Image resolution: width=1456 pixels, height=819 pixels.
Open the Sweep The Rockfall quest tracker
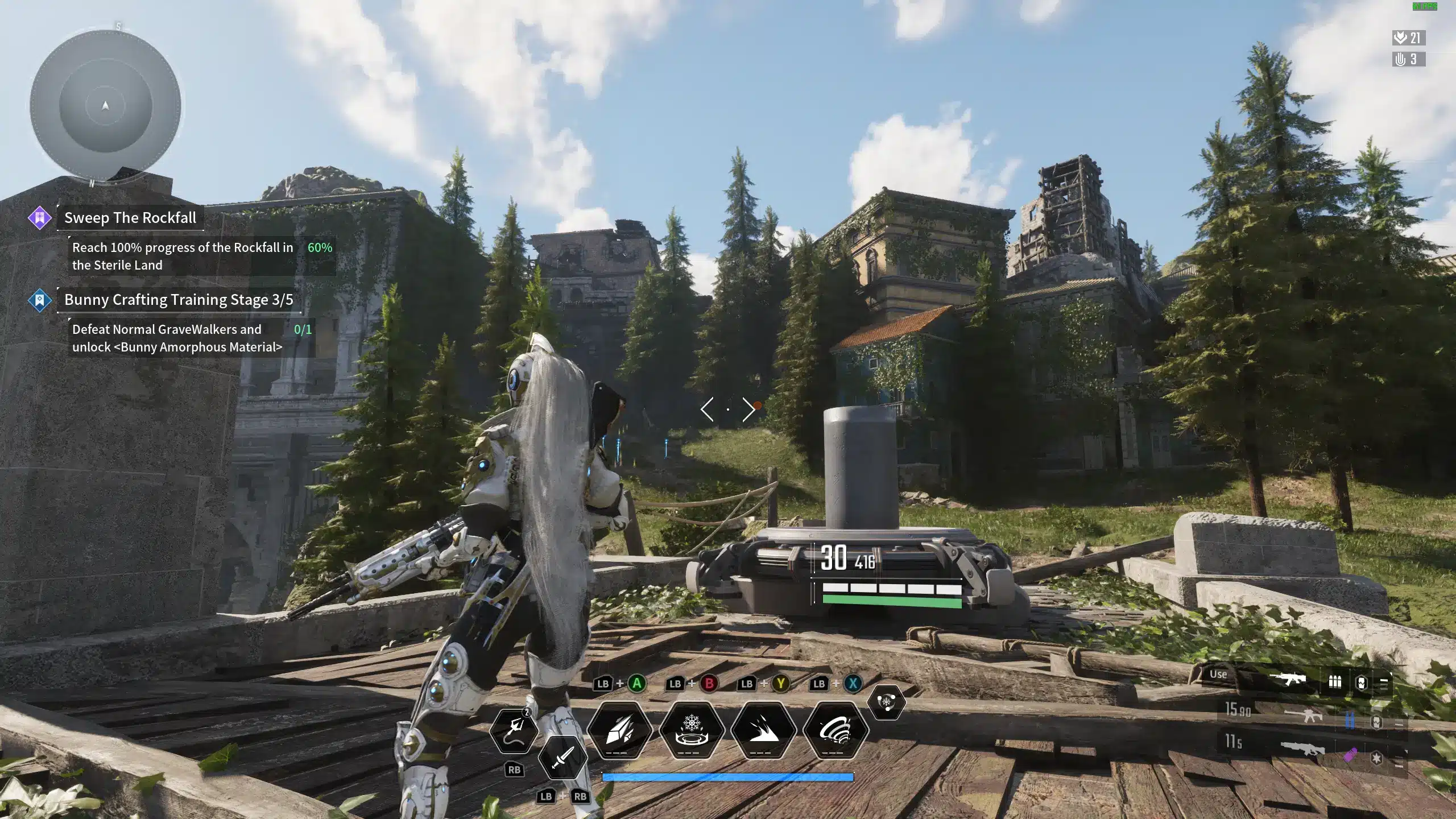[x=130, y=218]
